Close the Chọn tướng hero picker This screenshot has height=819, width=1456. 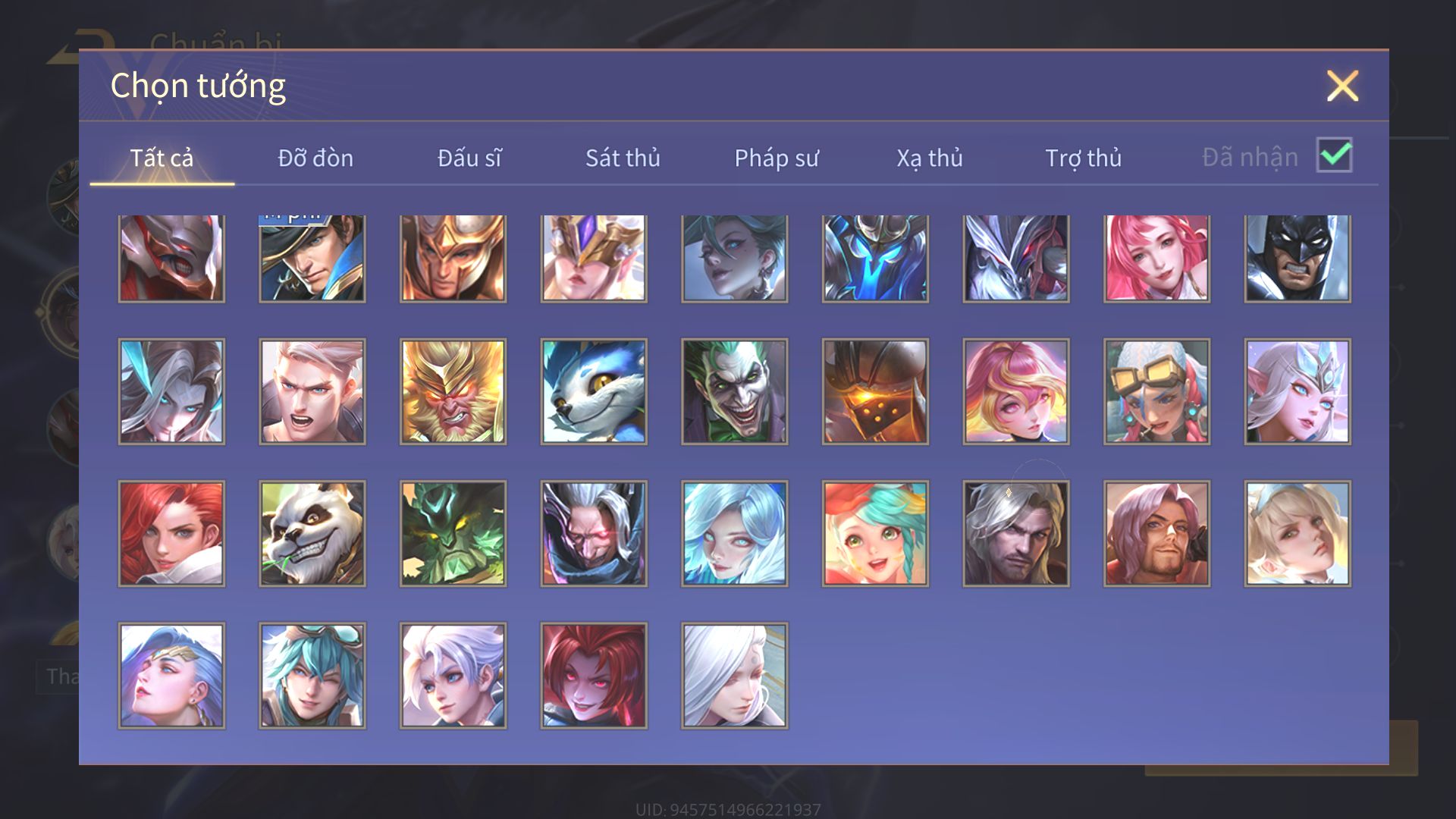coord(1342,86)
